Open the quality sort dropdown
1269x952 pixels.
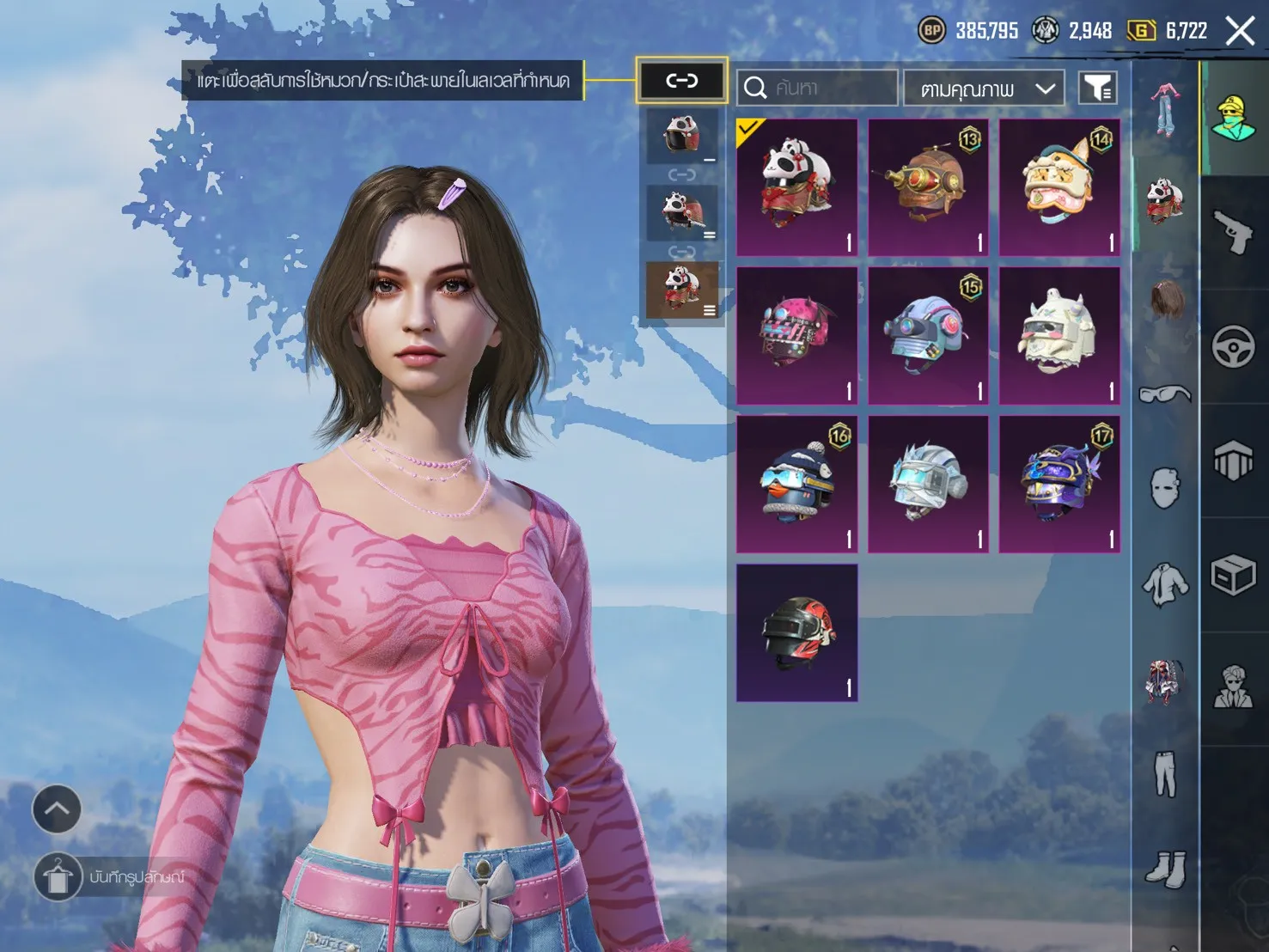point(985,88)
